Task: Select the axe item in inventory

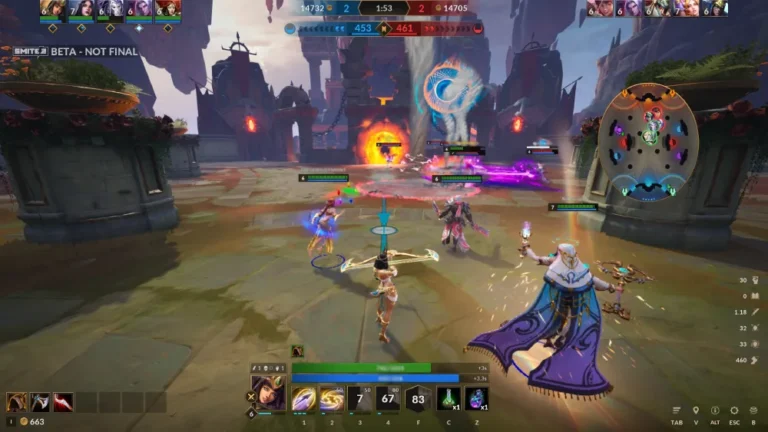Action: pos(40,402)
